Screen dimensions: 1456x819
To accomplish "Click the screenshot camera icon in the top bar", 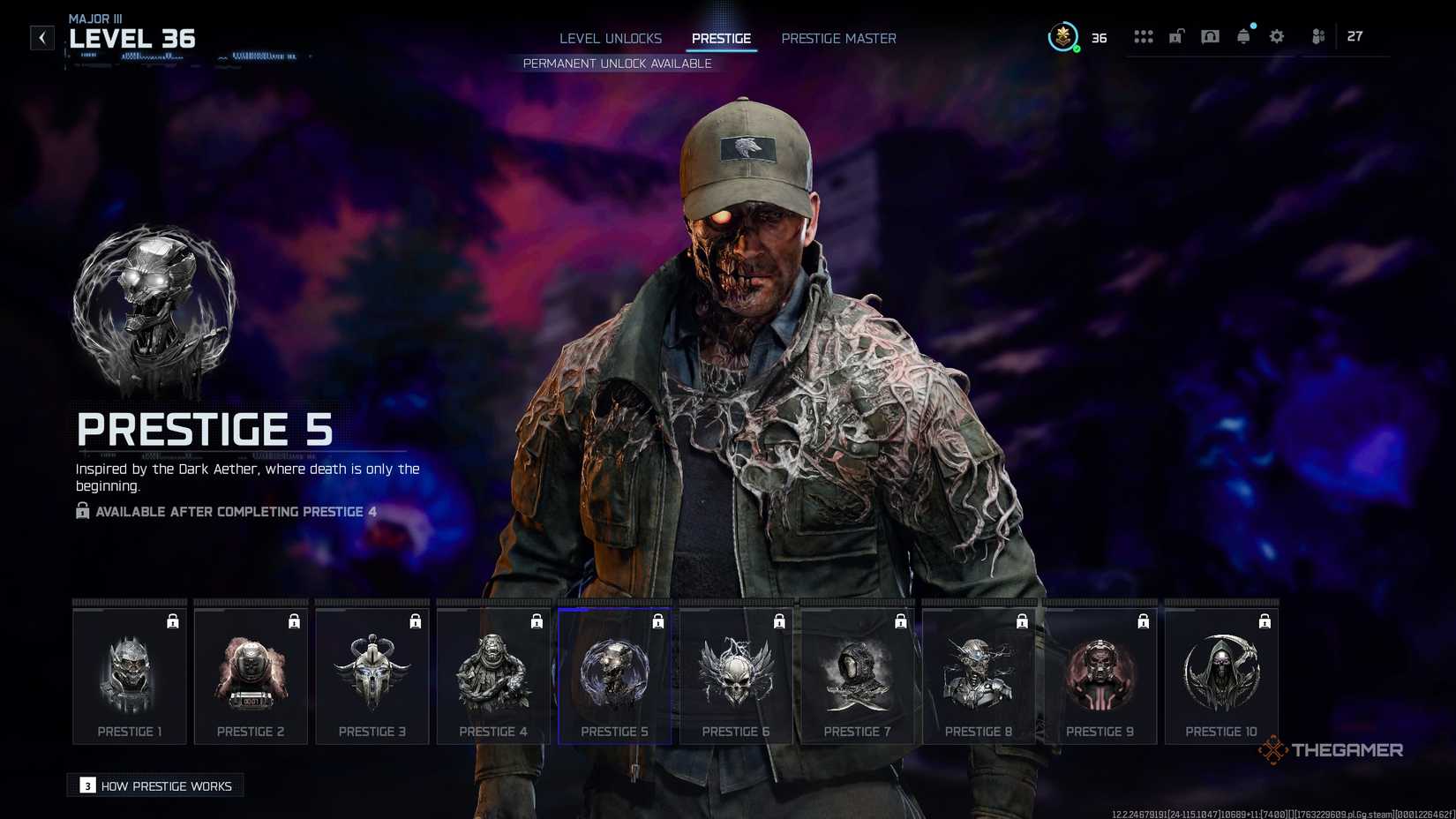I will point(1210,36).
